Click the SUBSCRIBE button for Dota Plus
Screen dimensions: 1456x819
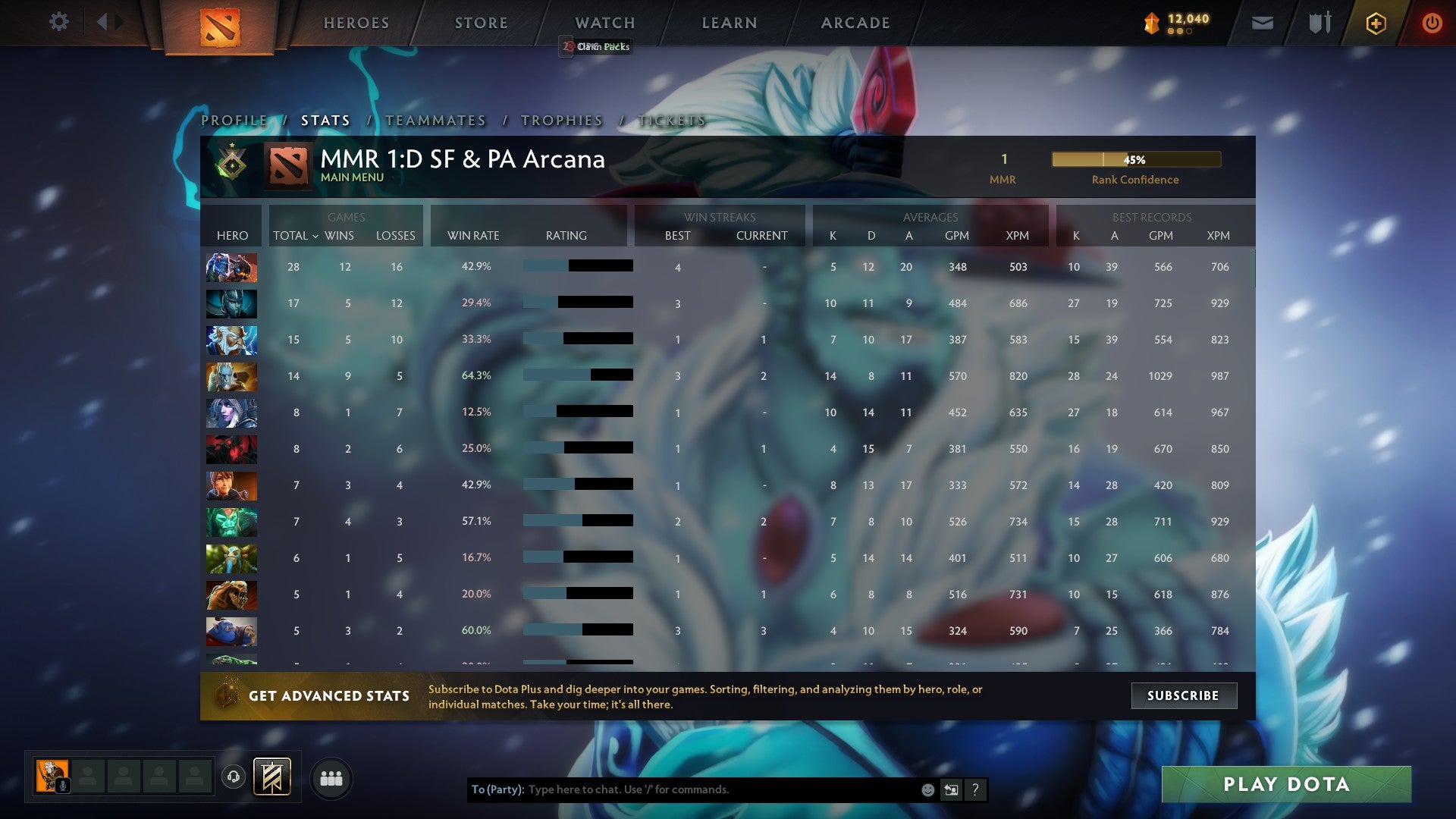1184,695
